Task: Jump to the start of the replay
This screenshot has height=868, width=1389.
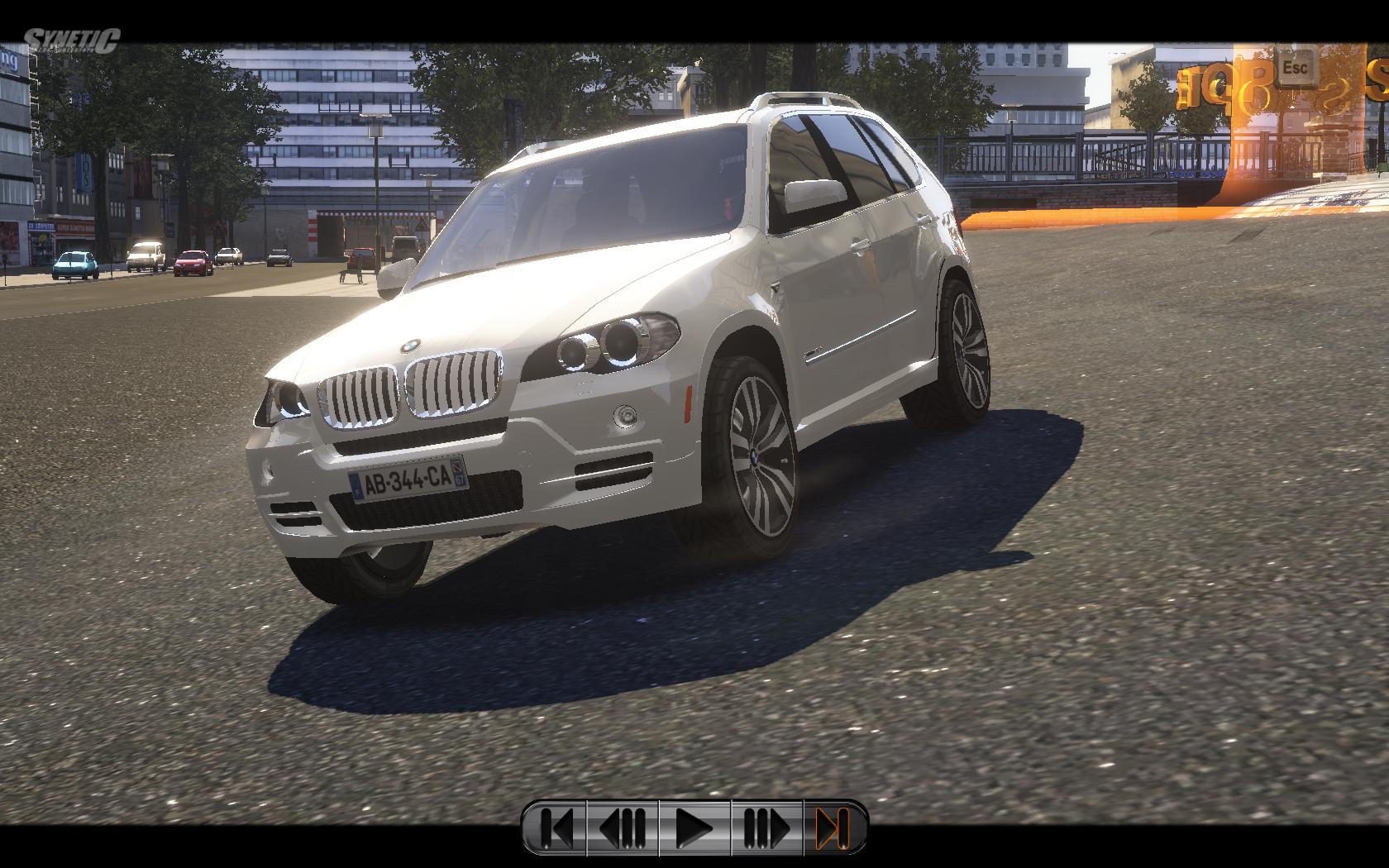Action: [x=556, y=827]
